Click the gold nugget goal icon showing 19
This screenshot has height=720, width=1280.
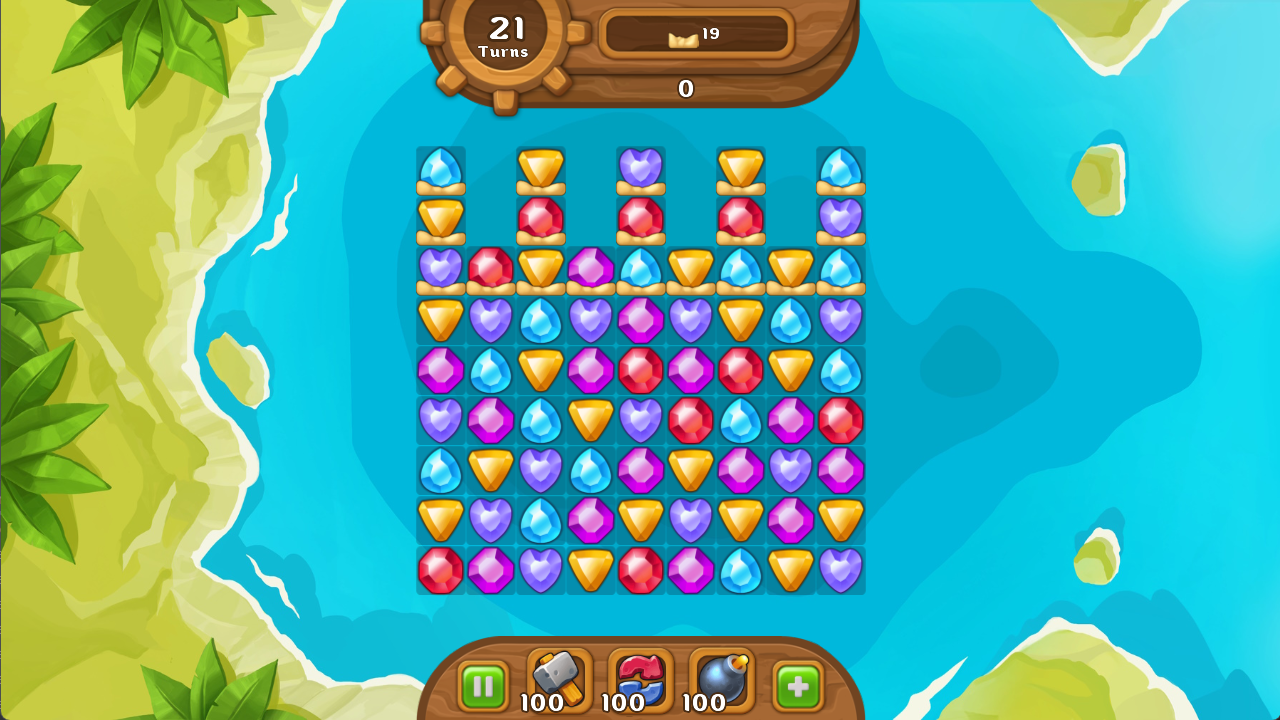[x=694, y=32]
